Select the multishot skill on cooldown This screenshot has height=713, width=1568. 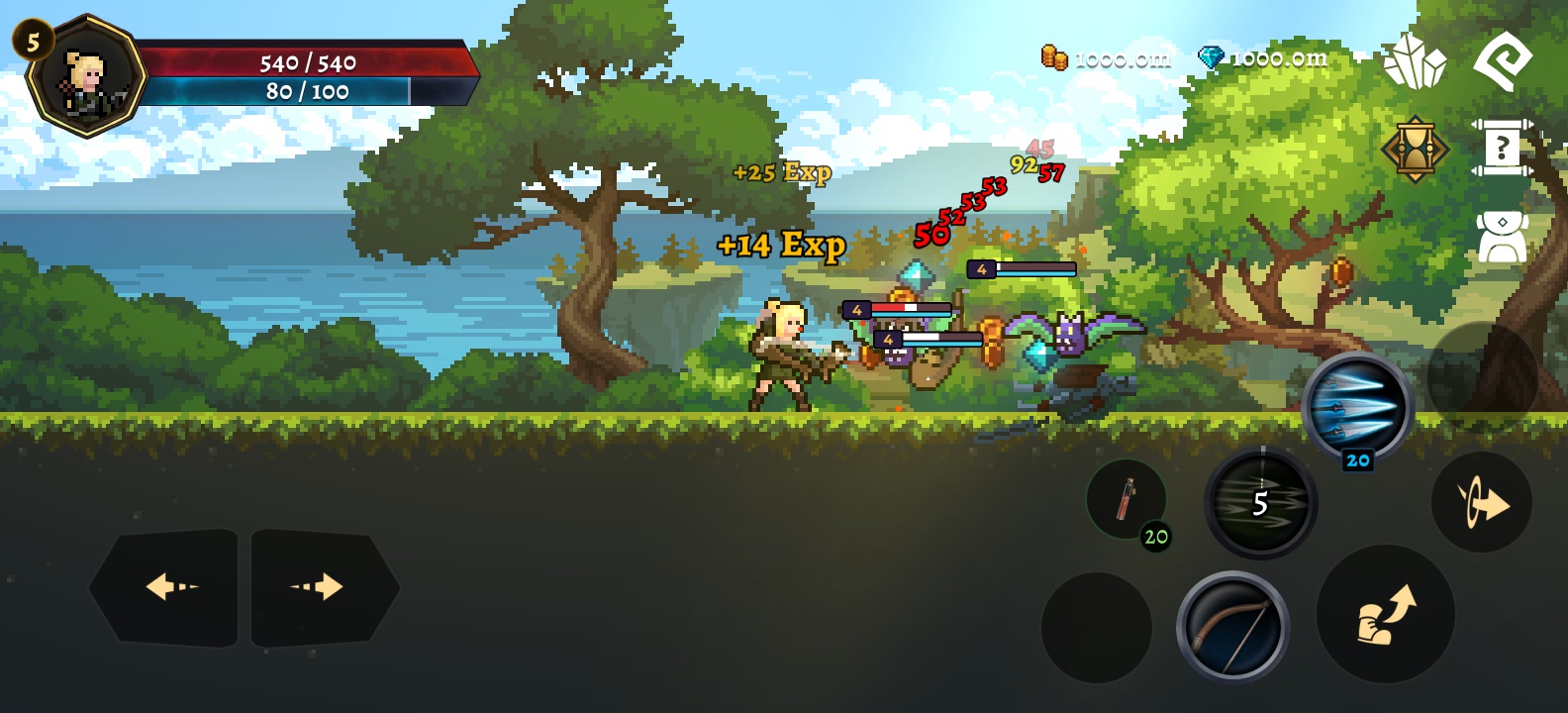1260,502
